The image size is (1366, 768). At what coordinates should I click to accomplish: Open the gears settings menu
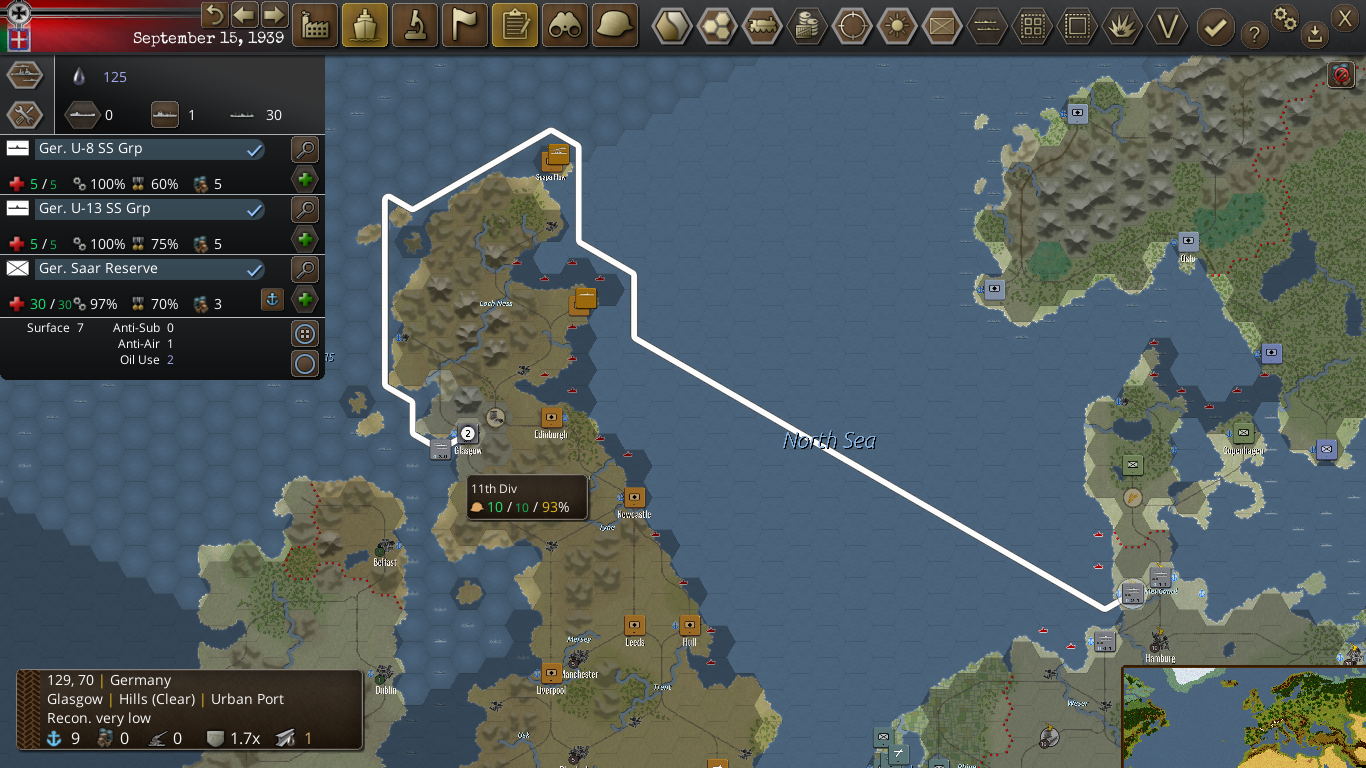click(1285, 17)
